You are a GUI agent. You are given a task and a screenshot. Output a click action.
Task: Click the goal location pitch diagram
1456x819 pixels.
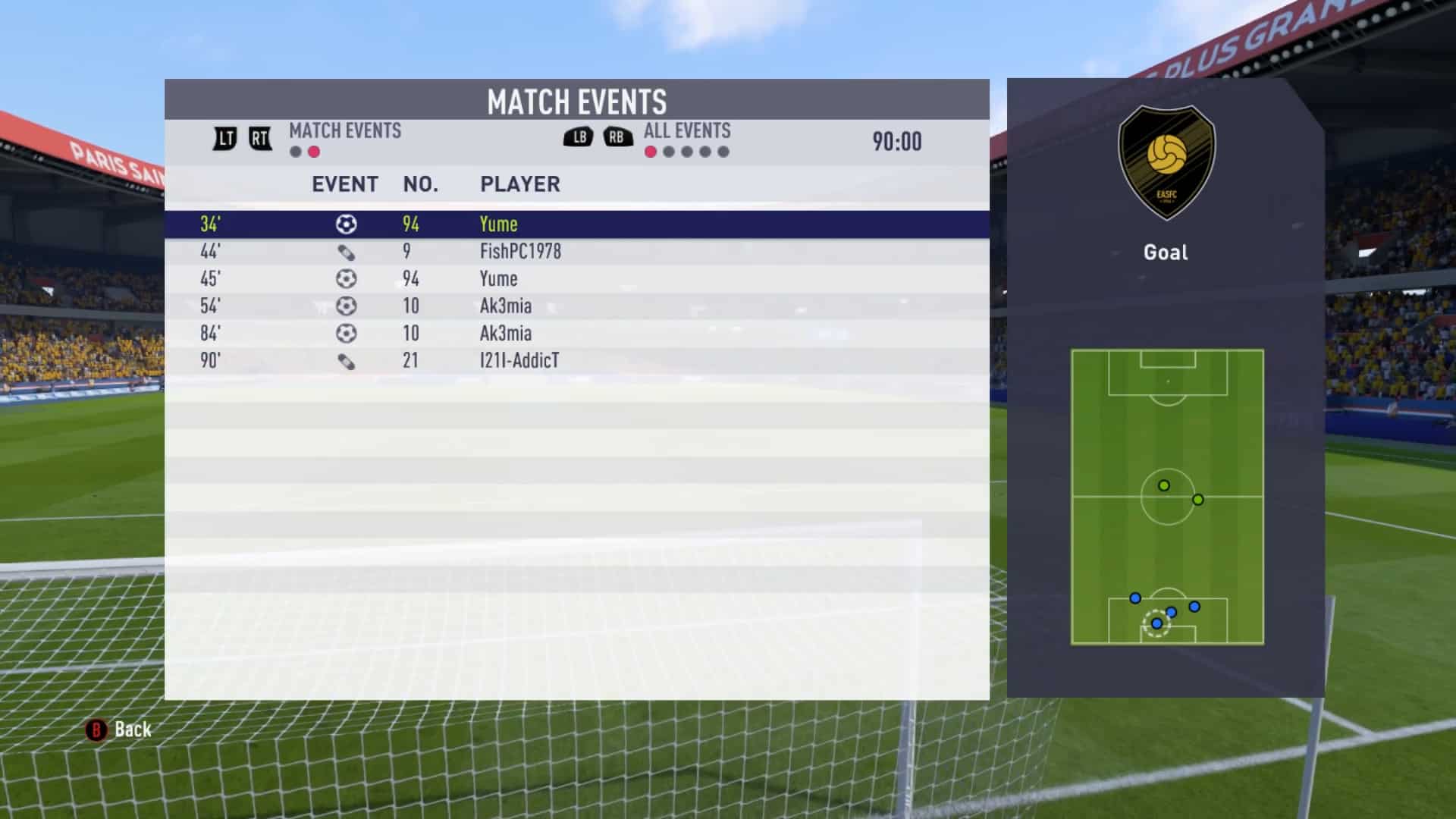pyautogui.click(x=1167, y=497)
